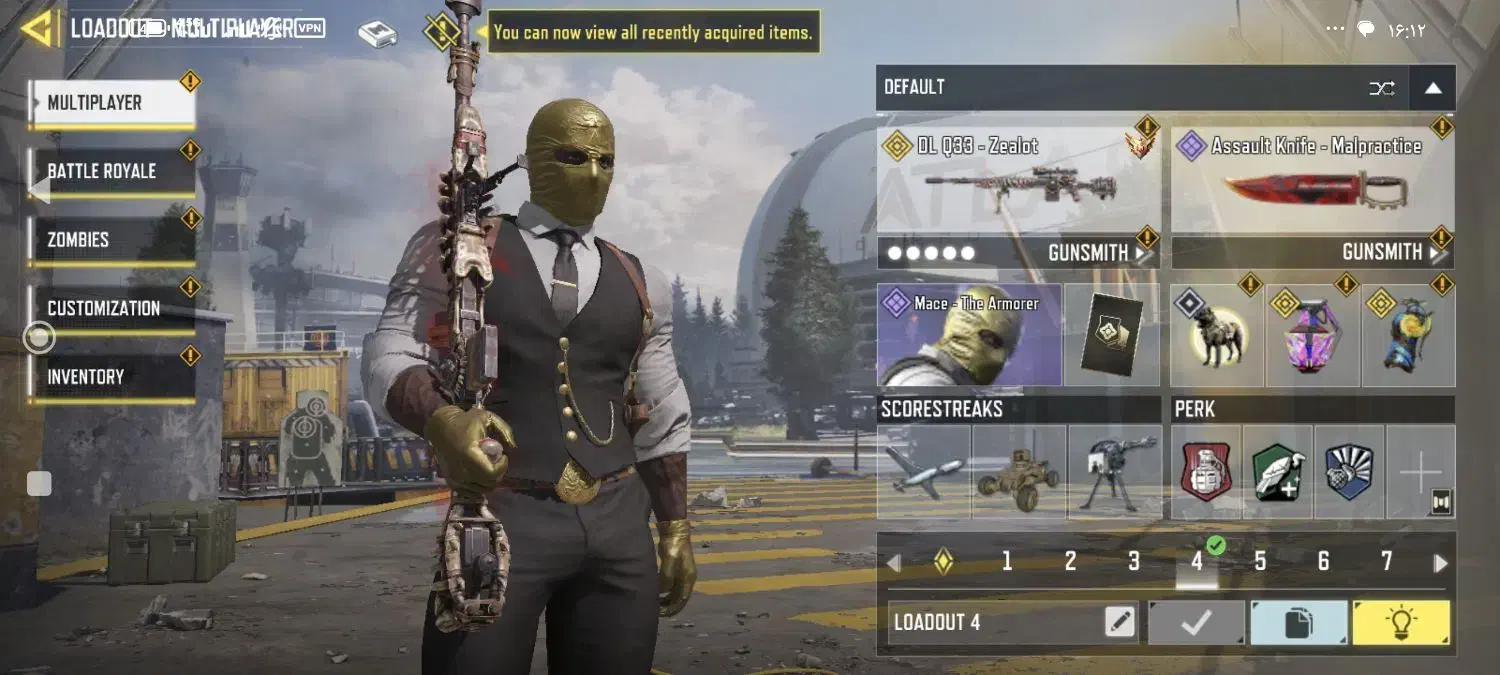Collapse the Default loadout panel arrow
This screenshot has height=675, width=1500.
(1432, 88)
